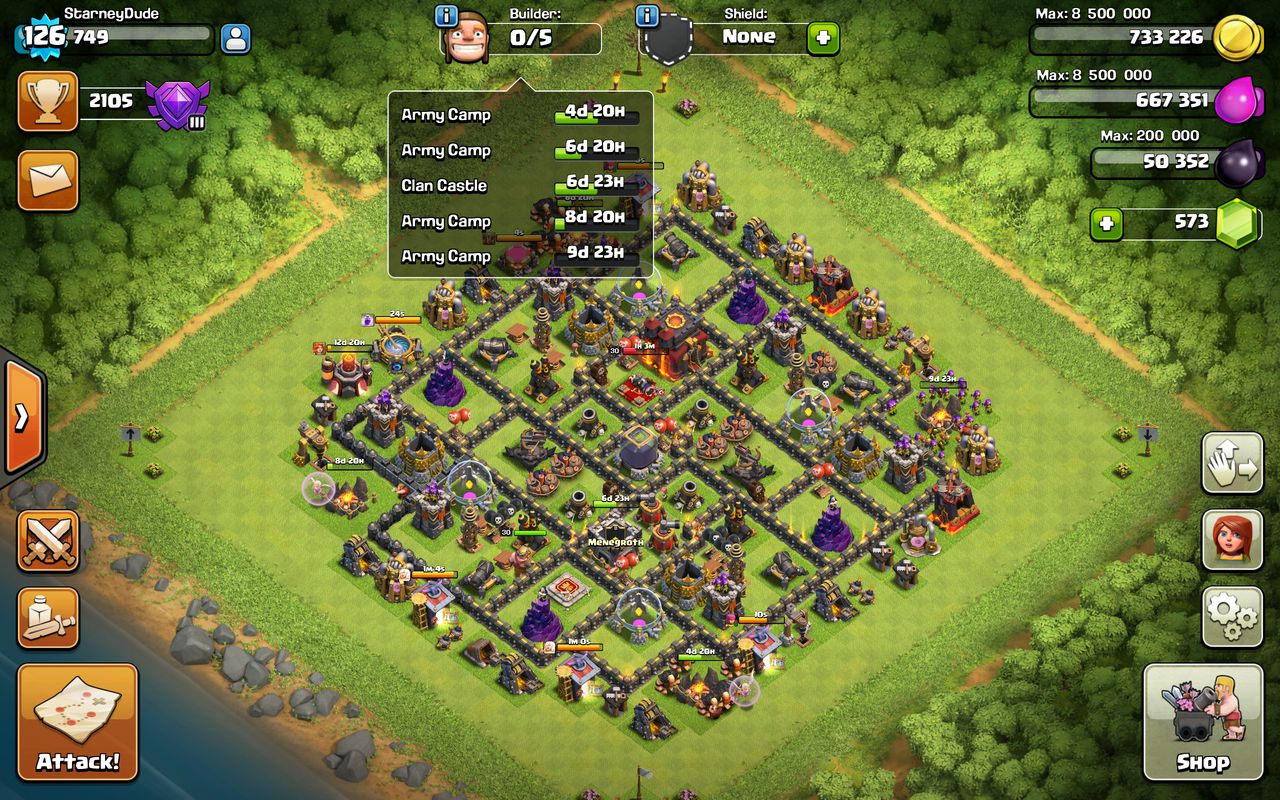Tap the Attack! map button
The width and height of the screenshot is (1280, 800).
click(78, 721)
